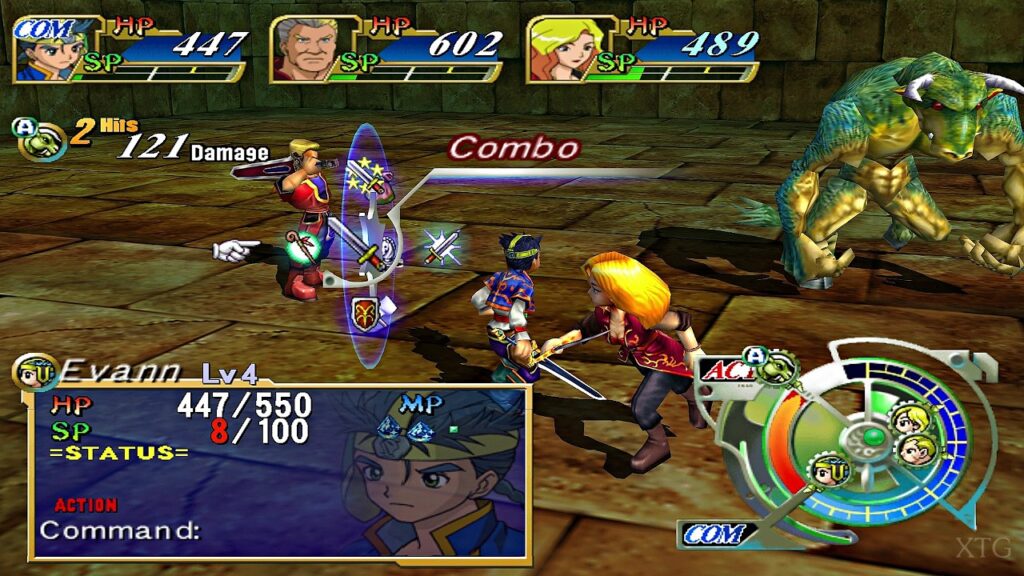Choose the large sword and knight command
This screenshot has height=576, width=1024.
pos(360,245)
